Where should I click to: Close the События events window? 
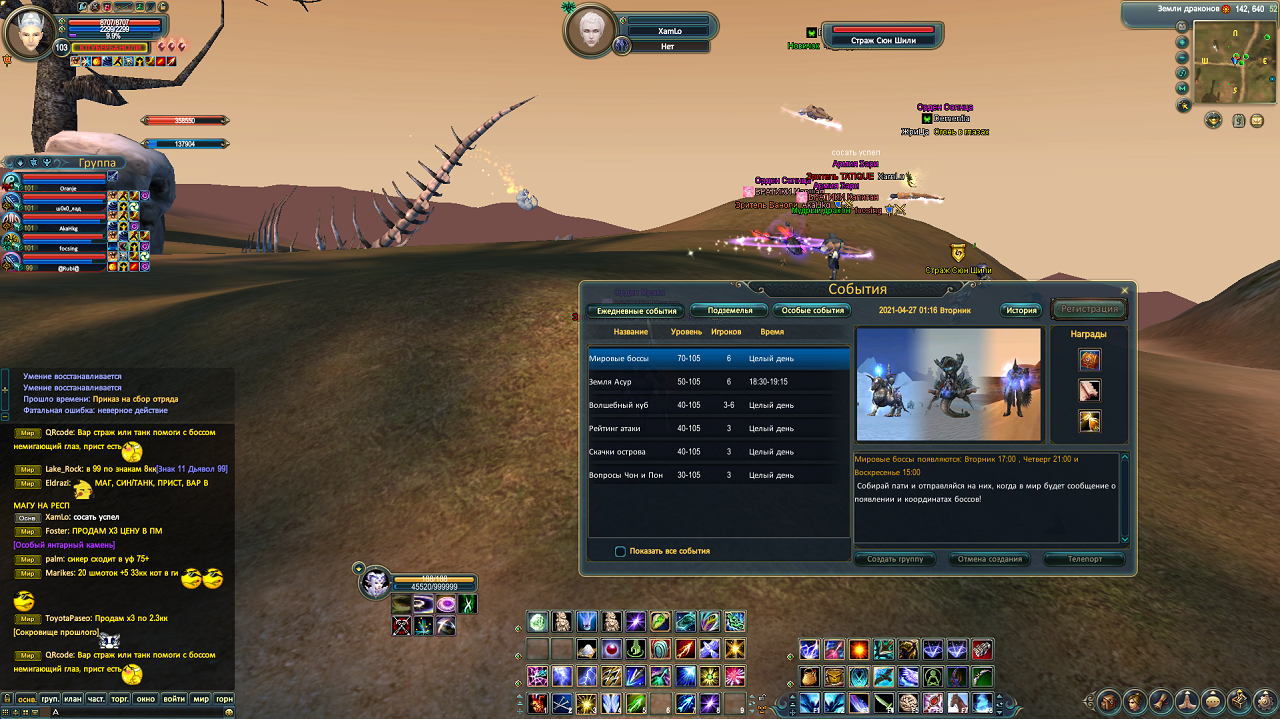tap(1124, 290)
